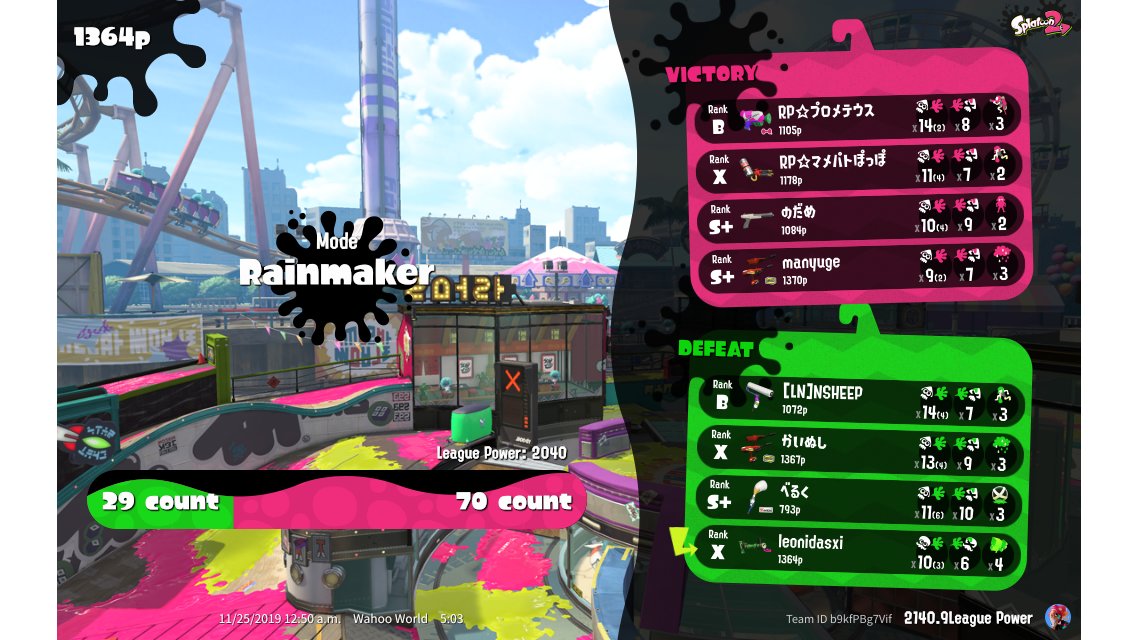Screen dimensions: 1138x640
Task: Select player row RP☆プロメテウス
Action: click(860, 118)
